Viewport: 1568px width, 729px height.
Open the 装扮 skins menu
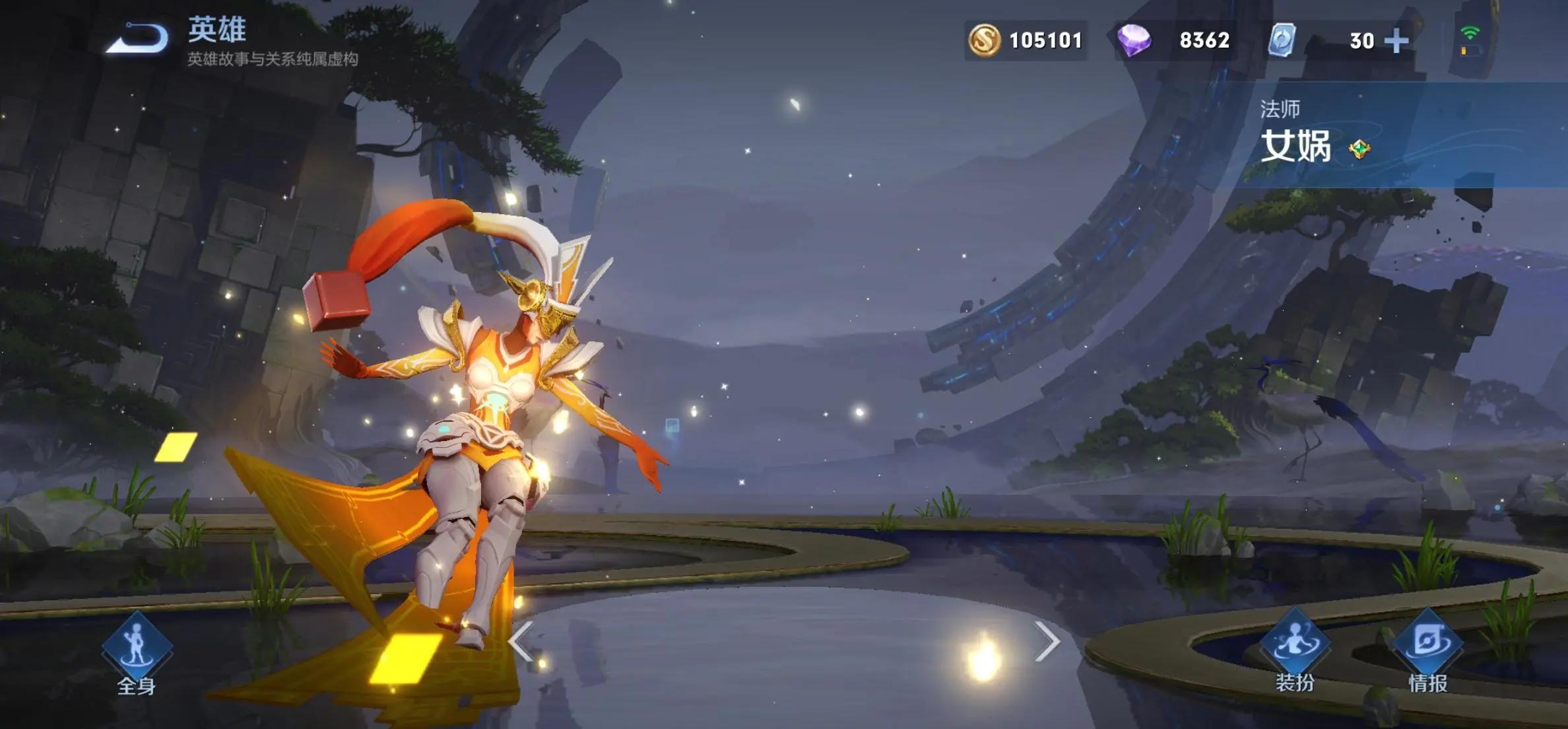pyautogui.click(x=1295, y=650)
